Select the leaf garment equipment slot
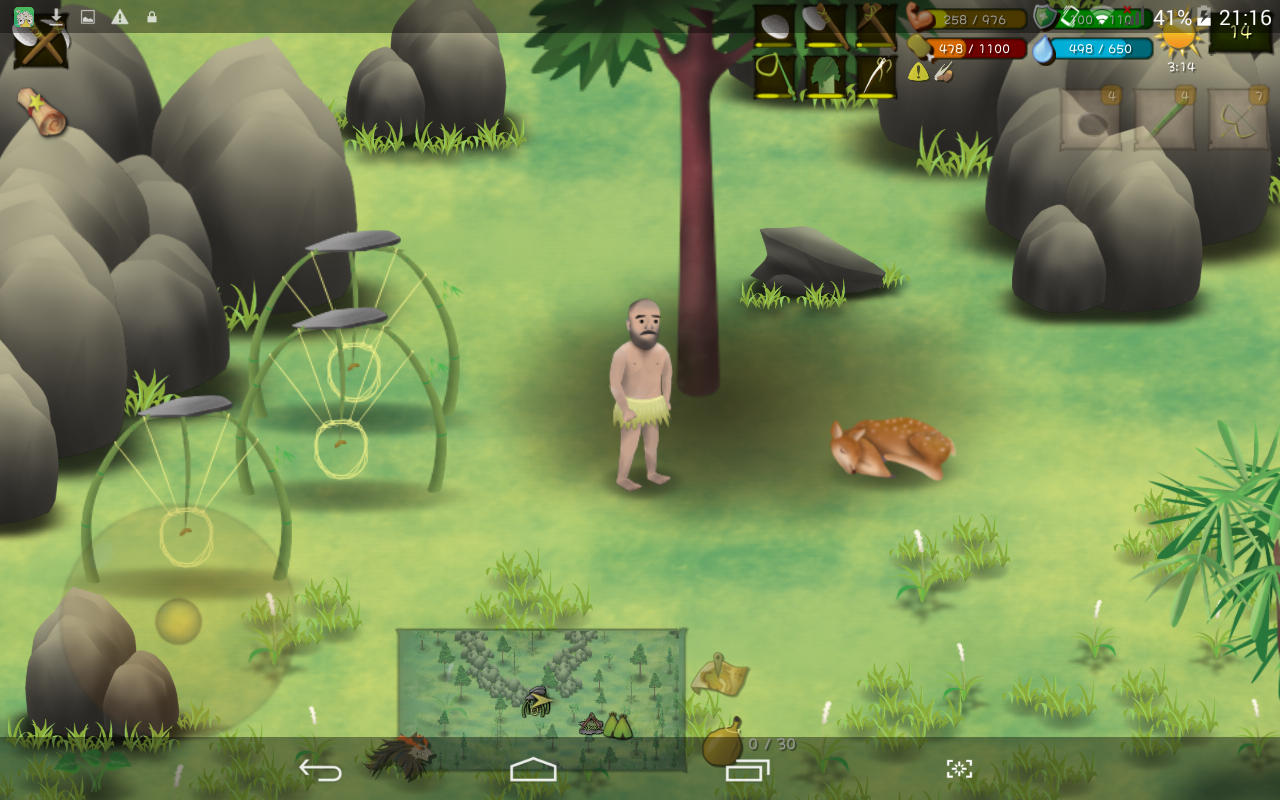The height and width of the screenshot is (800, 1280). coord(825,76)
